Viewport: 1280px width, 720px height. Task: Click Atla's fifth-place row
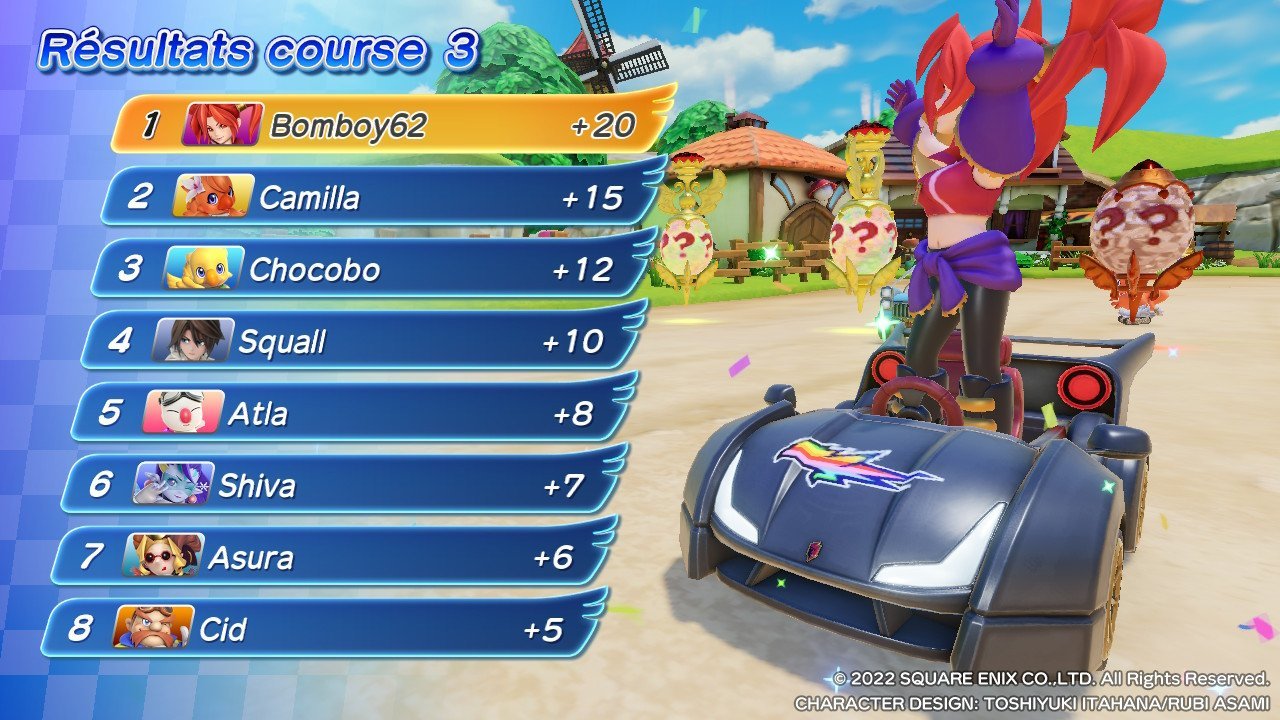pos(350,414)
